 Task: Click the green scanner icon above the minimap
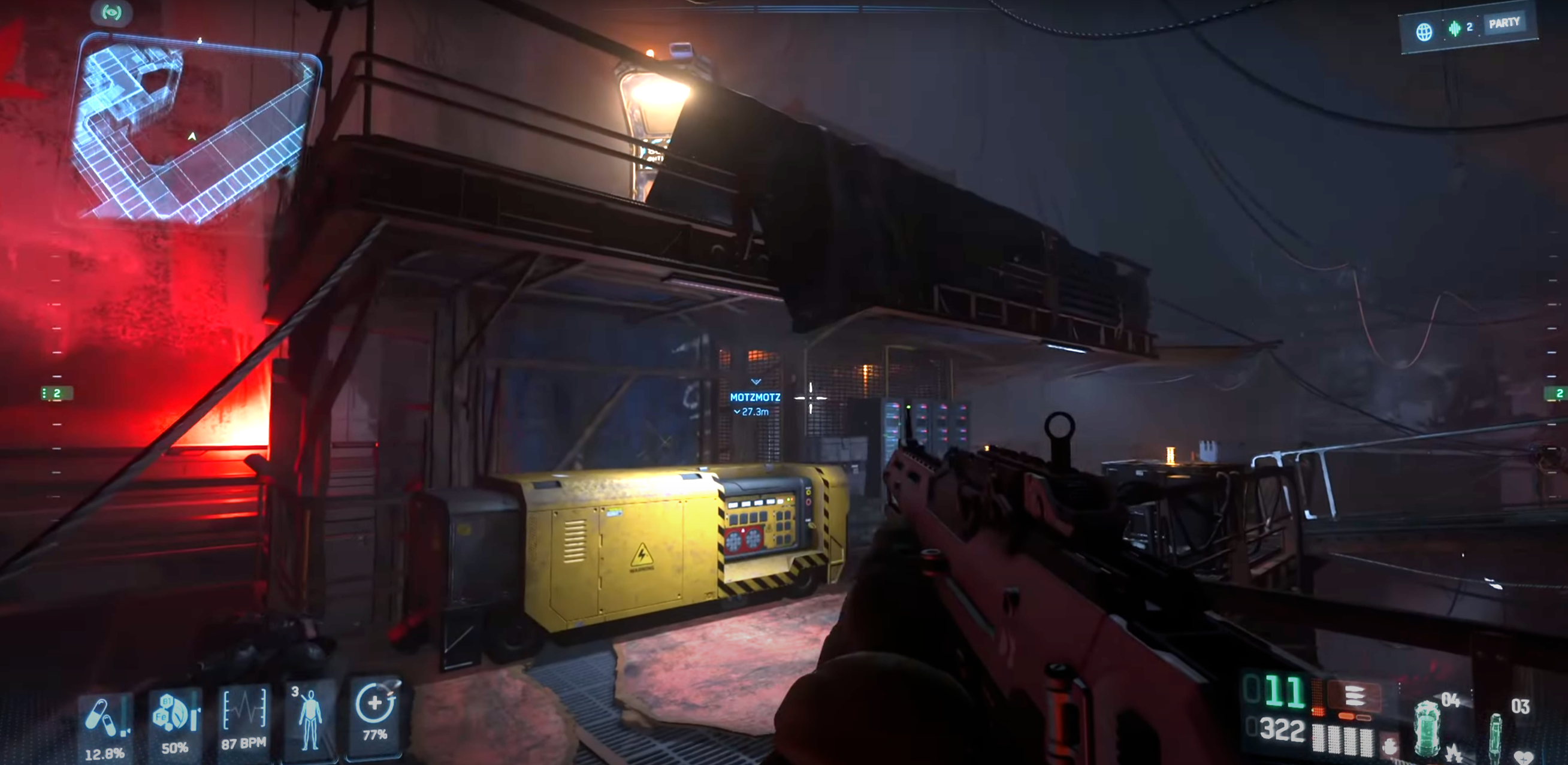pos(111,13)
